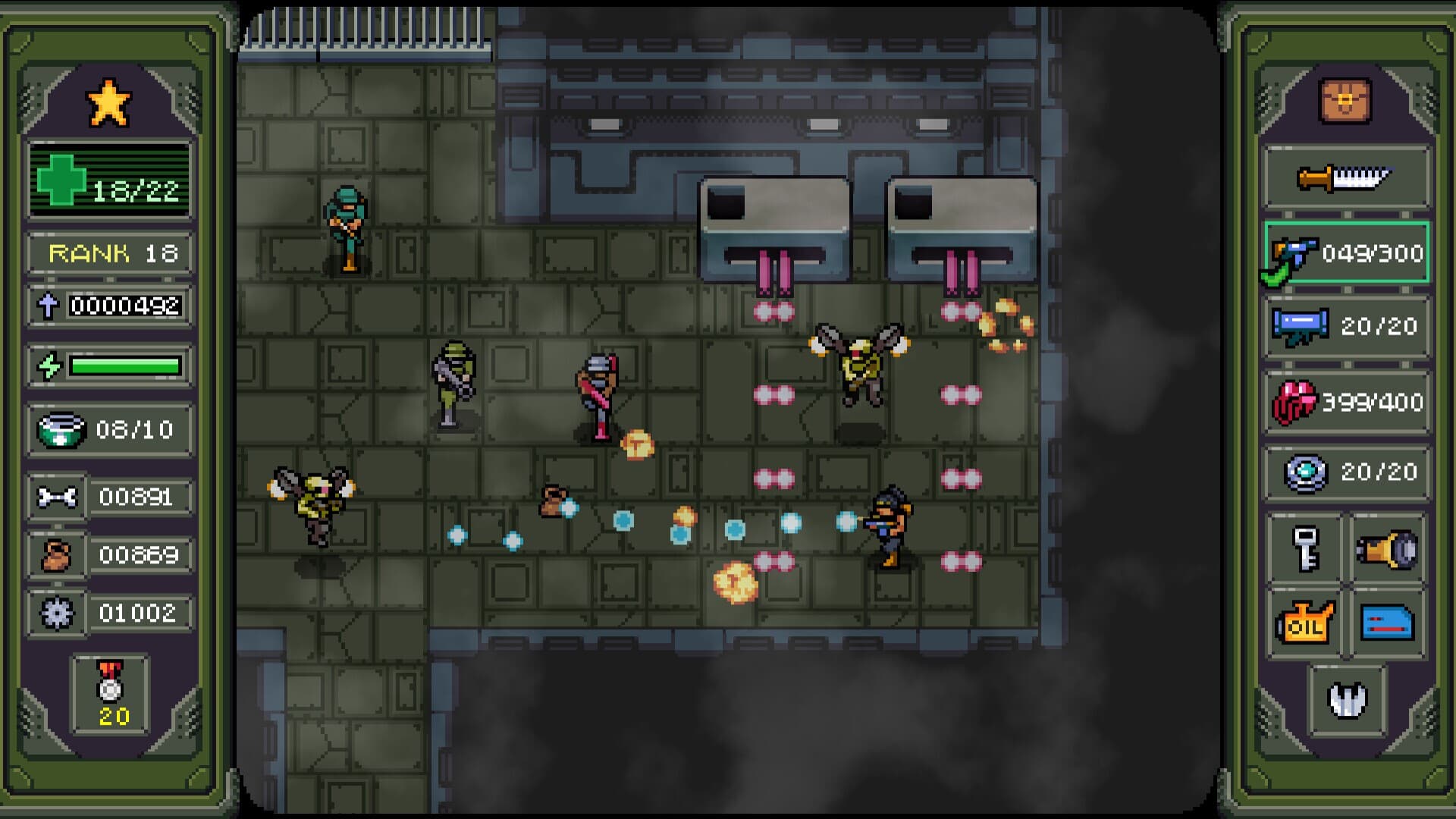Choose the blue pistol weapon slot
1456x819 pixels.
tap(1347, 253)
